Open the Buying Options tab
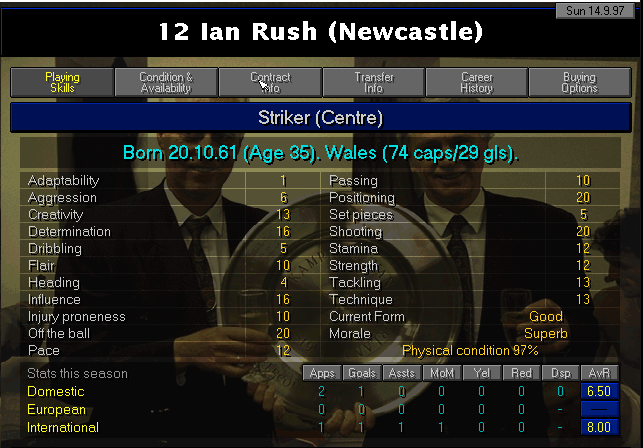 point(579,82)
